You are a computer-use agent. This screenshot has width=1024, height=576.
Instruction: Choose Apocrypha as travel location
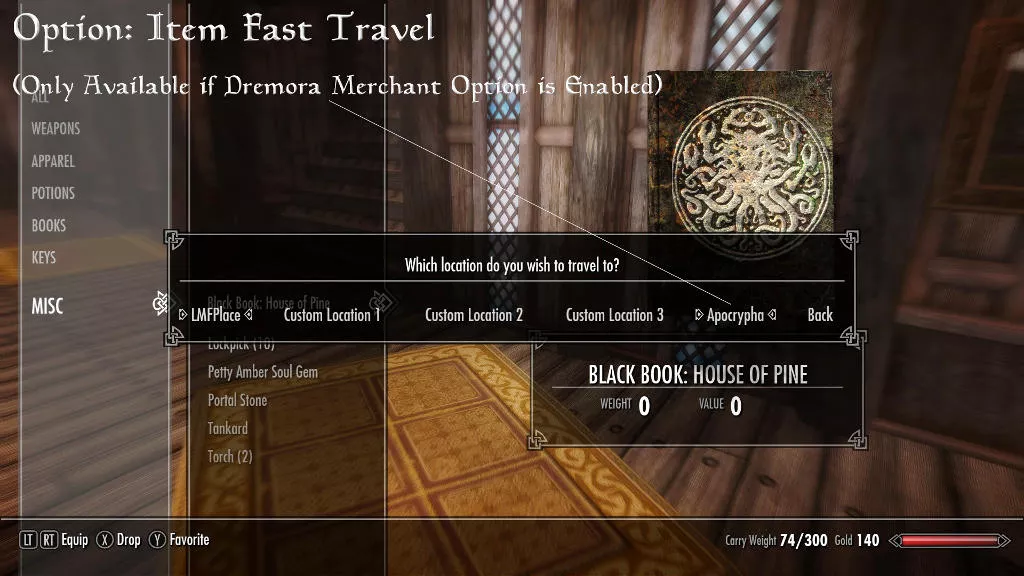click(735, 315)
